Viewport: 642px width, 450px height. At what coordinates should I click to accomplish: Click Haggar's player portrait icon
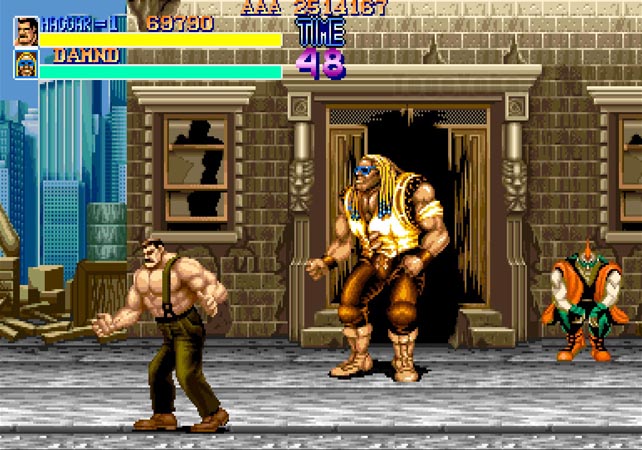click(26, 31)
